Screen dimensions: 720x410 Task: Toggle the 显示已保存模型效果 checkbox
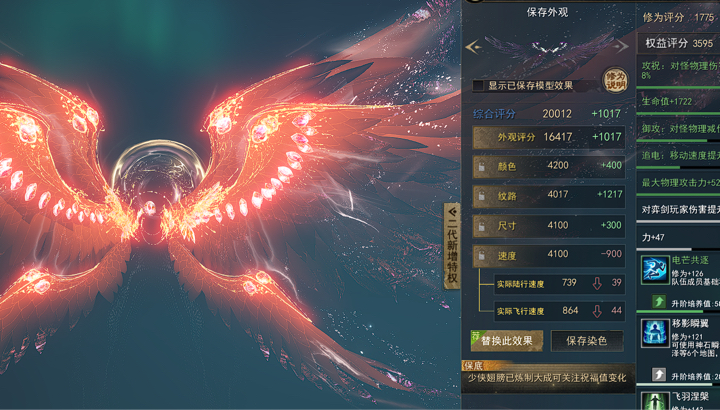coord(478,86)
